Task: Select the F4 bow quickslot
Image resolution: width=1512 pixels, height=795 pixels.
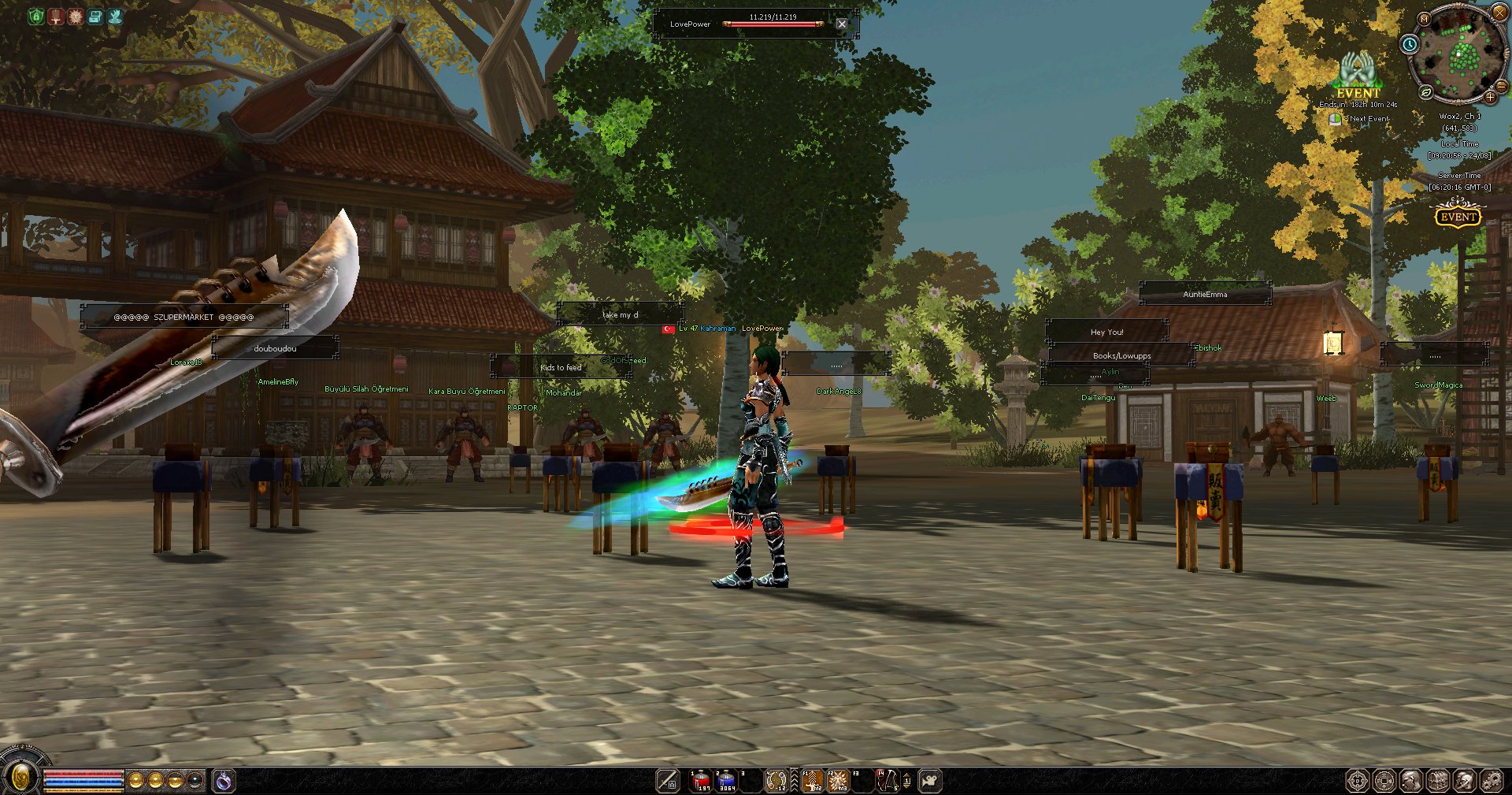Action: (888, 781)
